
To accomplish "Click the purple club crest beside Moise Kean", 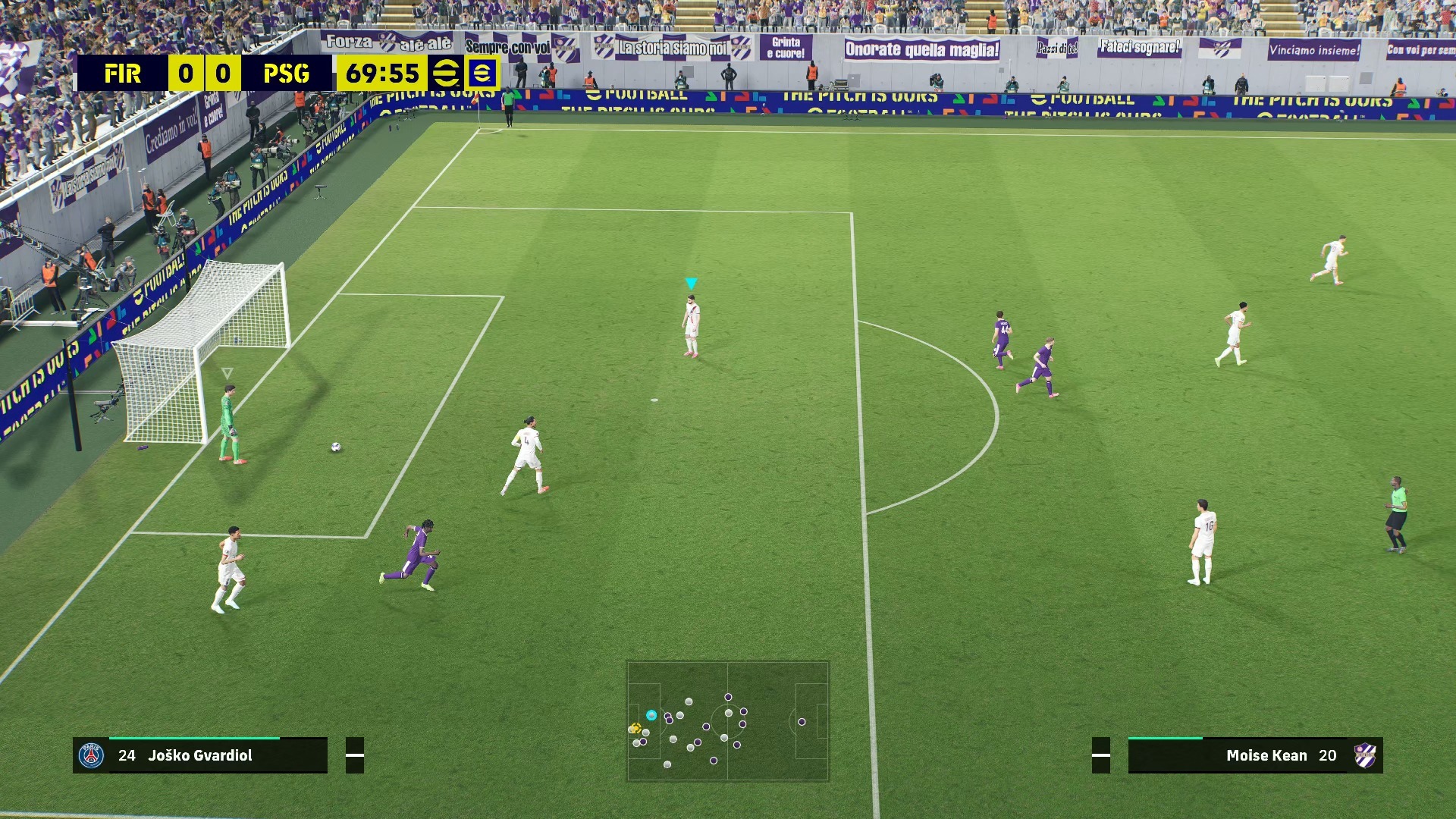I will (1365, 755).
